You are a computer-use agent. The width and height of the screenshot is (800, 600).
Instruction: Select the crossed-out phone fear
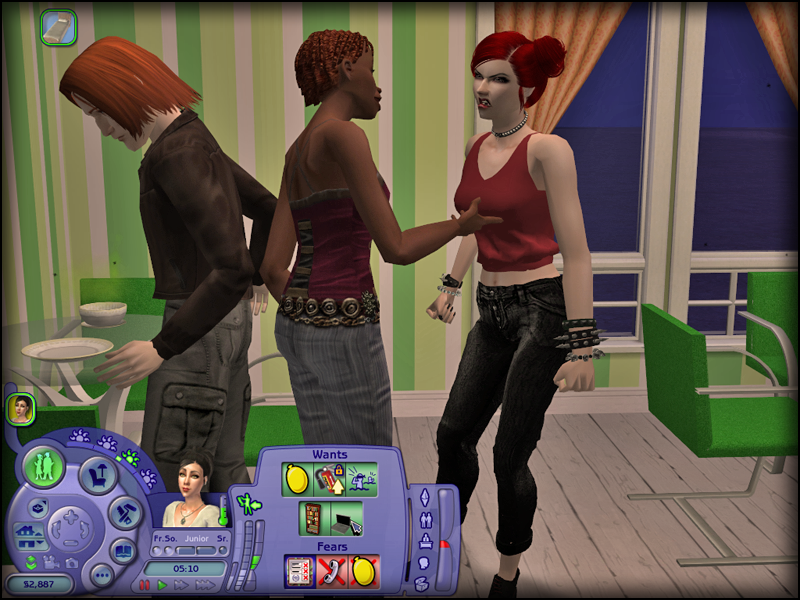pos(331,570)
